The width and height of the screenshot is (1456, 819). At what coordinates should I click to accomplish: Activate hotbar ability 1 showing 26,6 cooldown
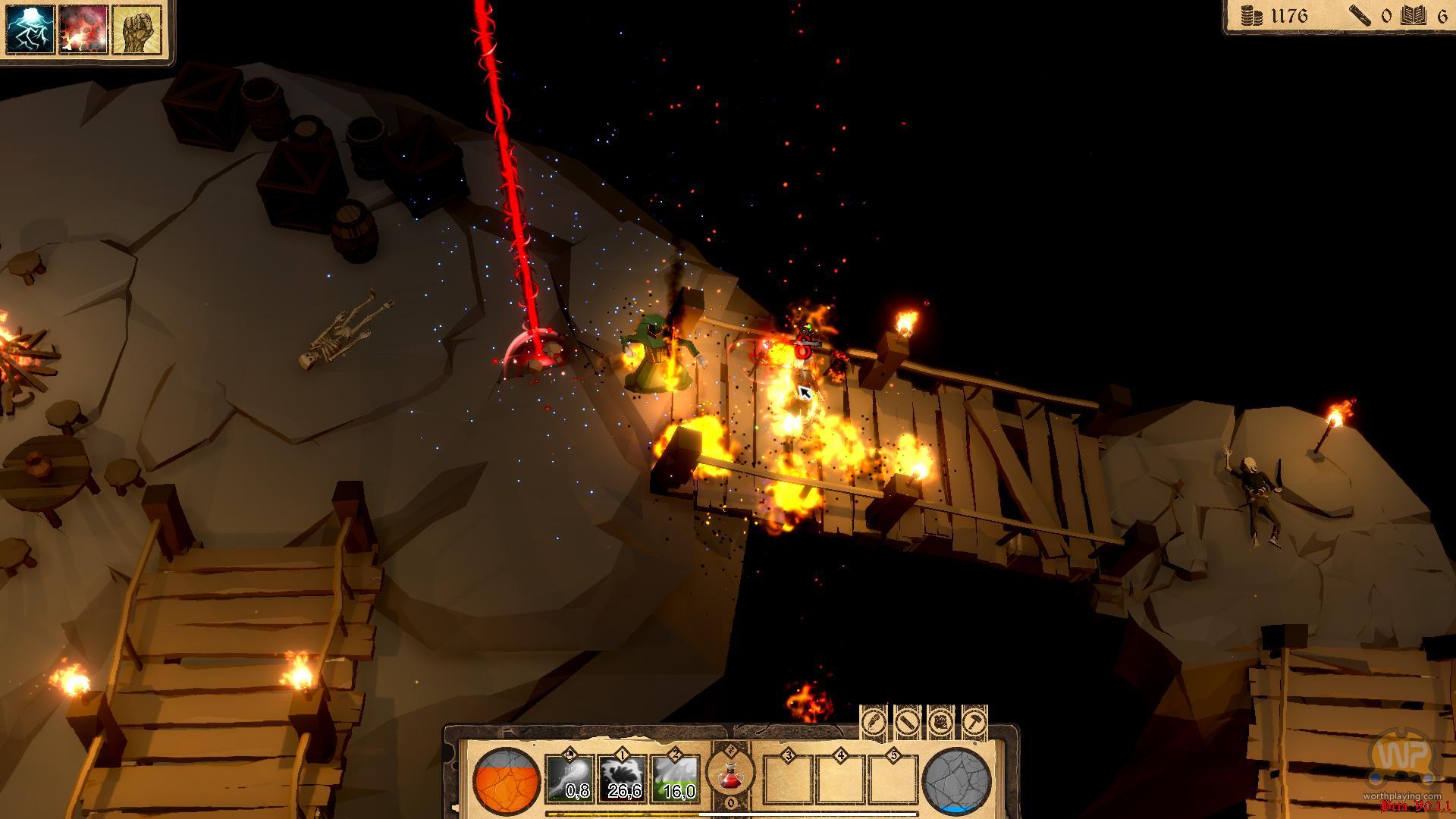pos(623,779)
